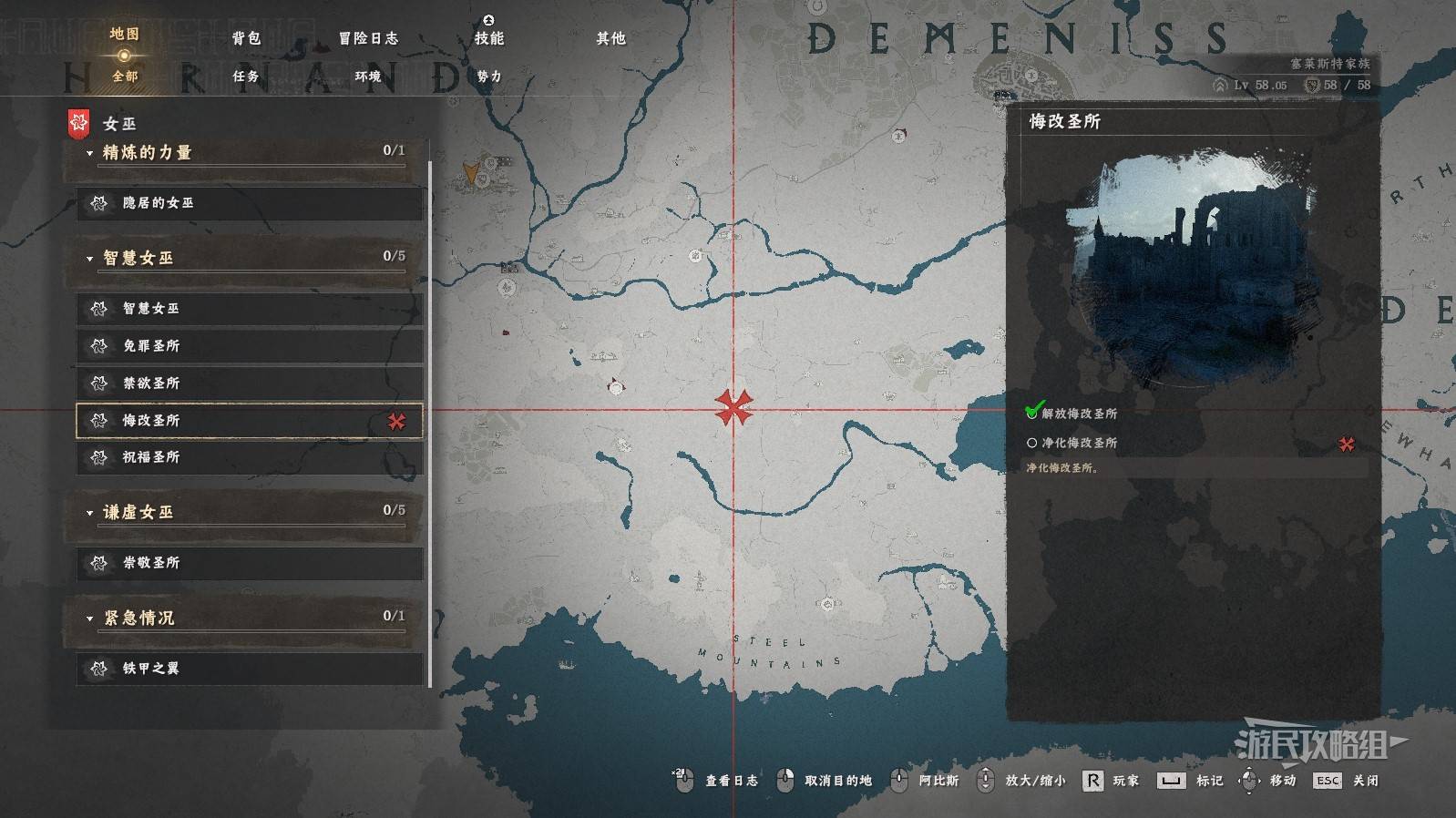Switch to the 背包 tab
This screenshot has height=818, width=1456.
pos(246,38)
